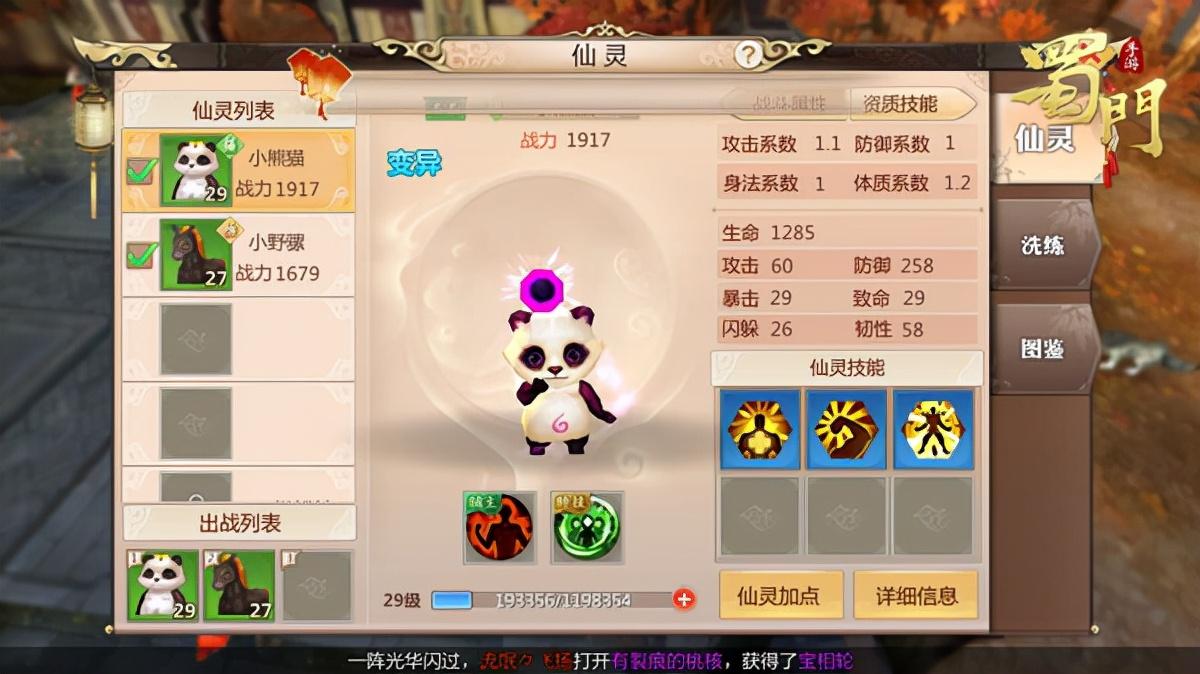Open the 仙灵 side tab
This screenshot has height=674, width=1200.
coord(1042,139)
